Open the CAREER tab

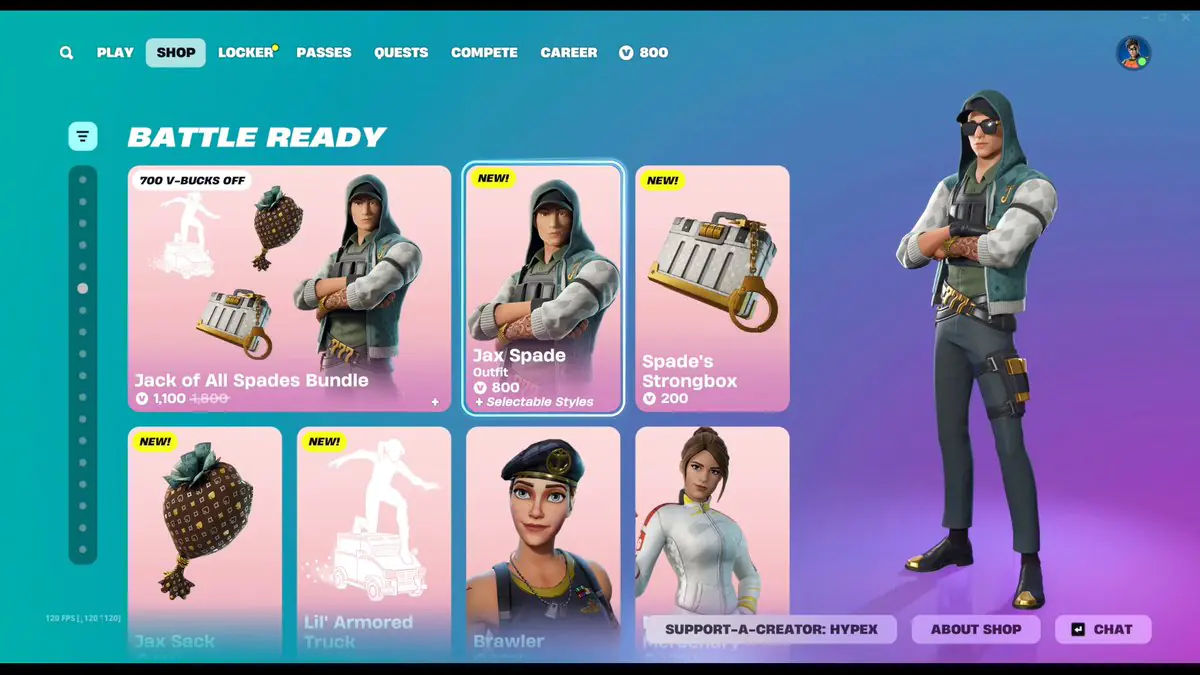(569, 53)
